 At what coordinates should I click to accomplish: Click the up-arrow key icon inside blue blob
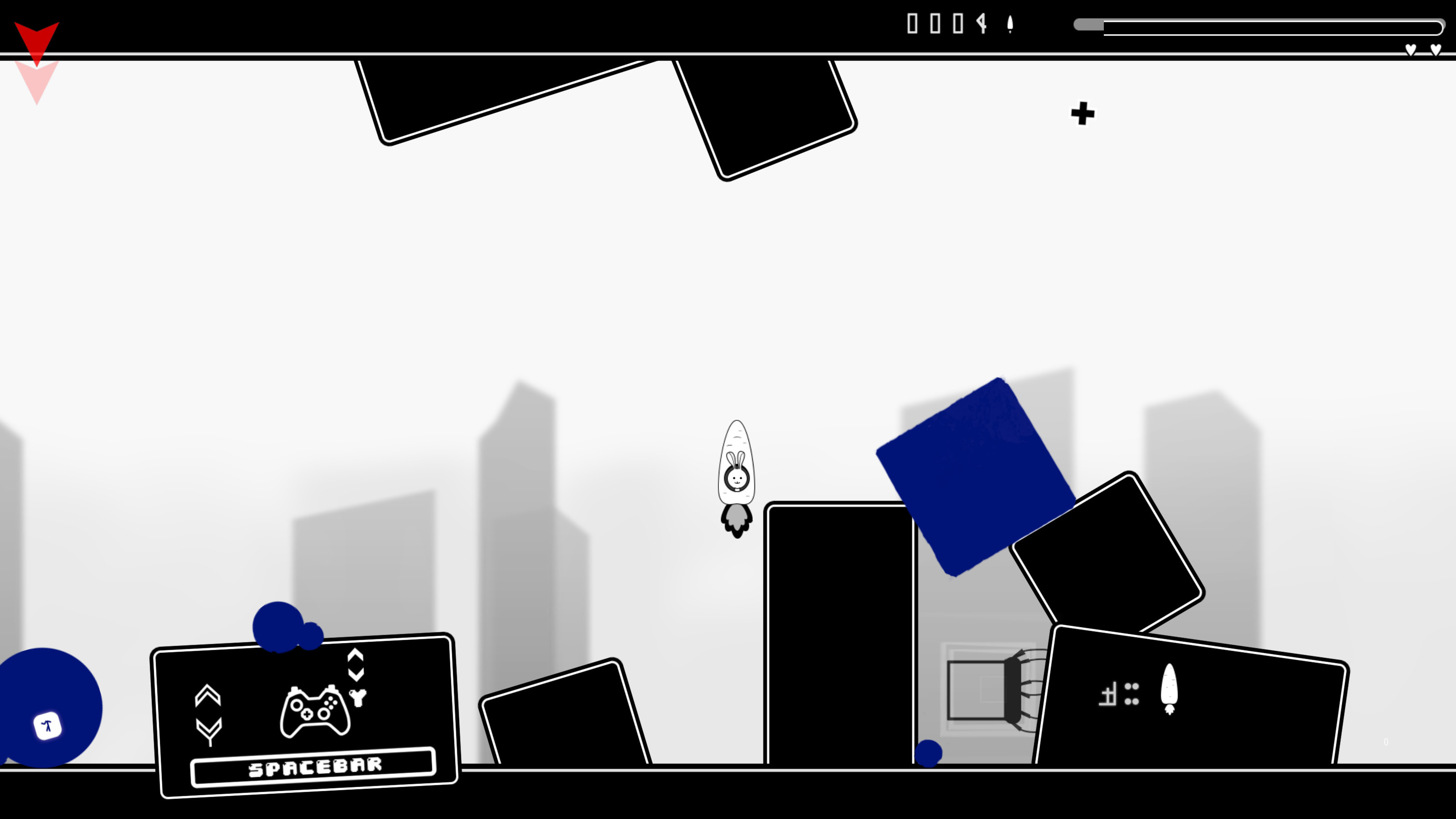(47, 726)
